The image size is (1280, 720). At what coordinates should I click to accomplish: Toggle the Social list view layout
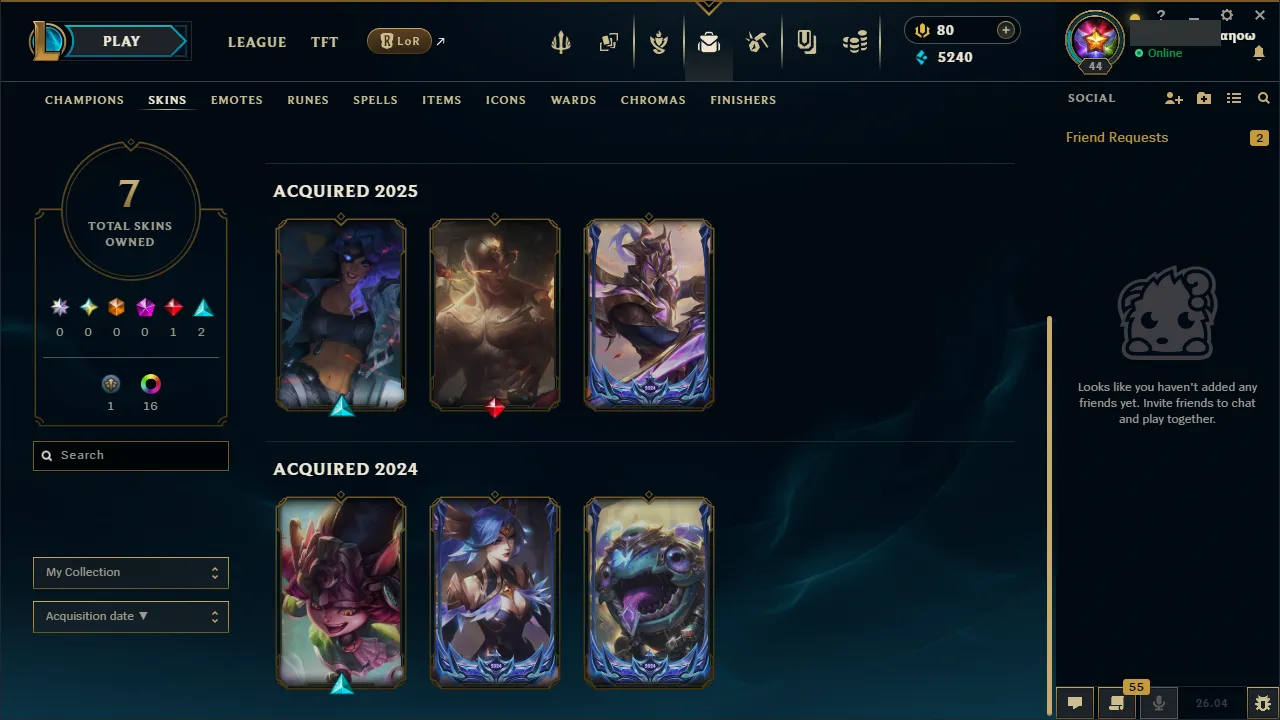tap(1233, 98)
